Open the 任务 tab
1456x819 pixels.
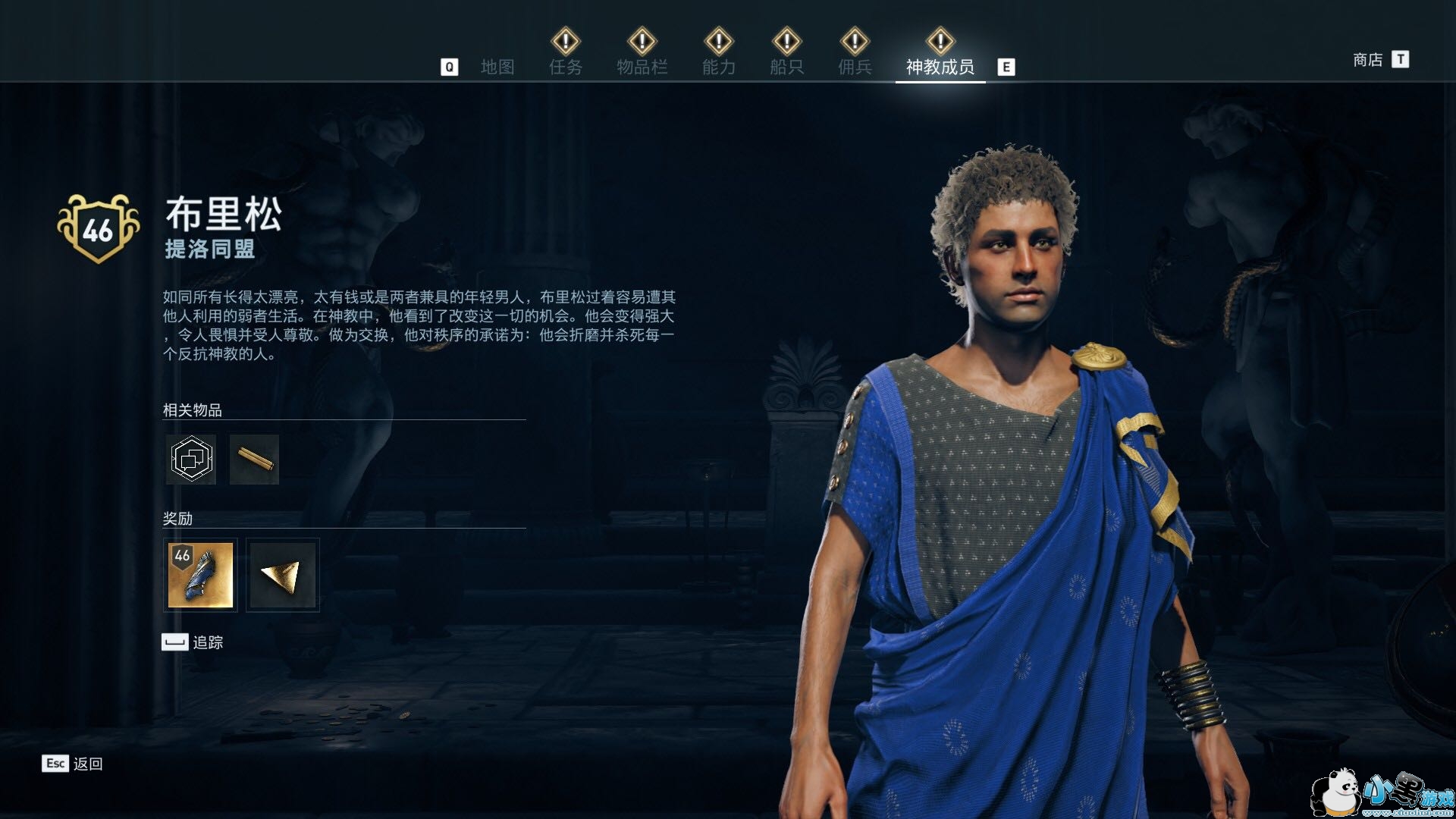566,67
